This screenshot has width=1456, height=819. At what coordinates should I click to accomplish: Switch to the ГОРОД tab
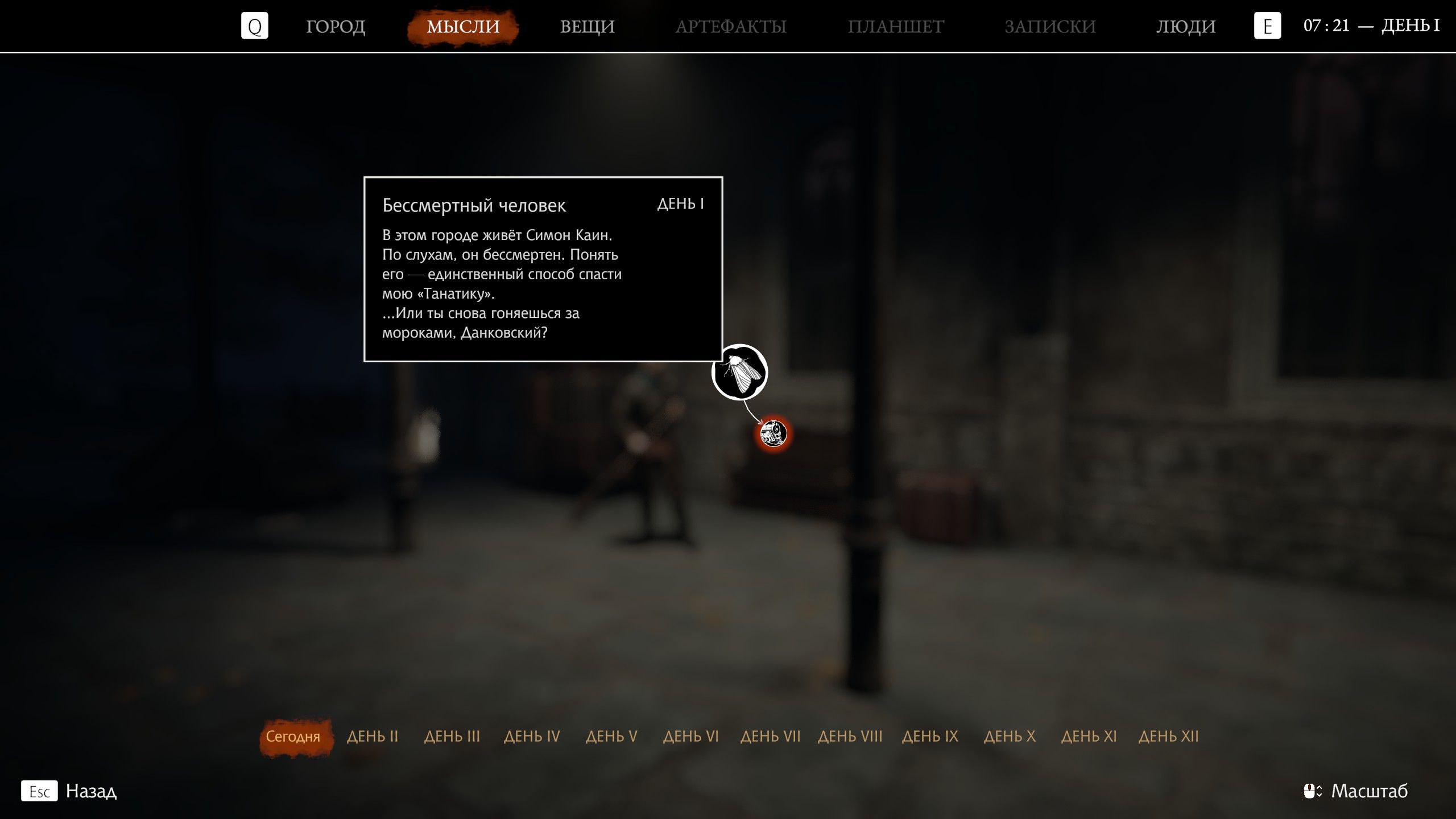(336, 26)
